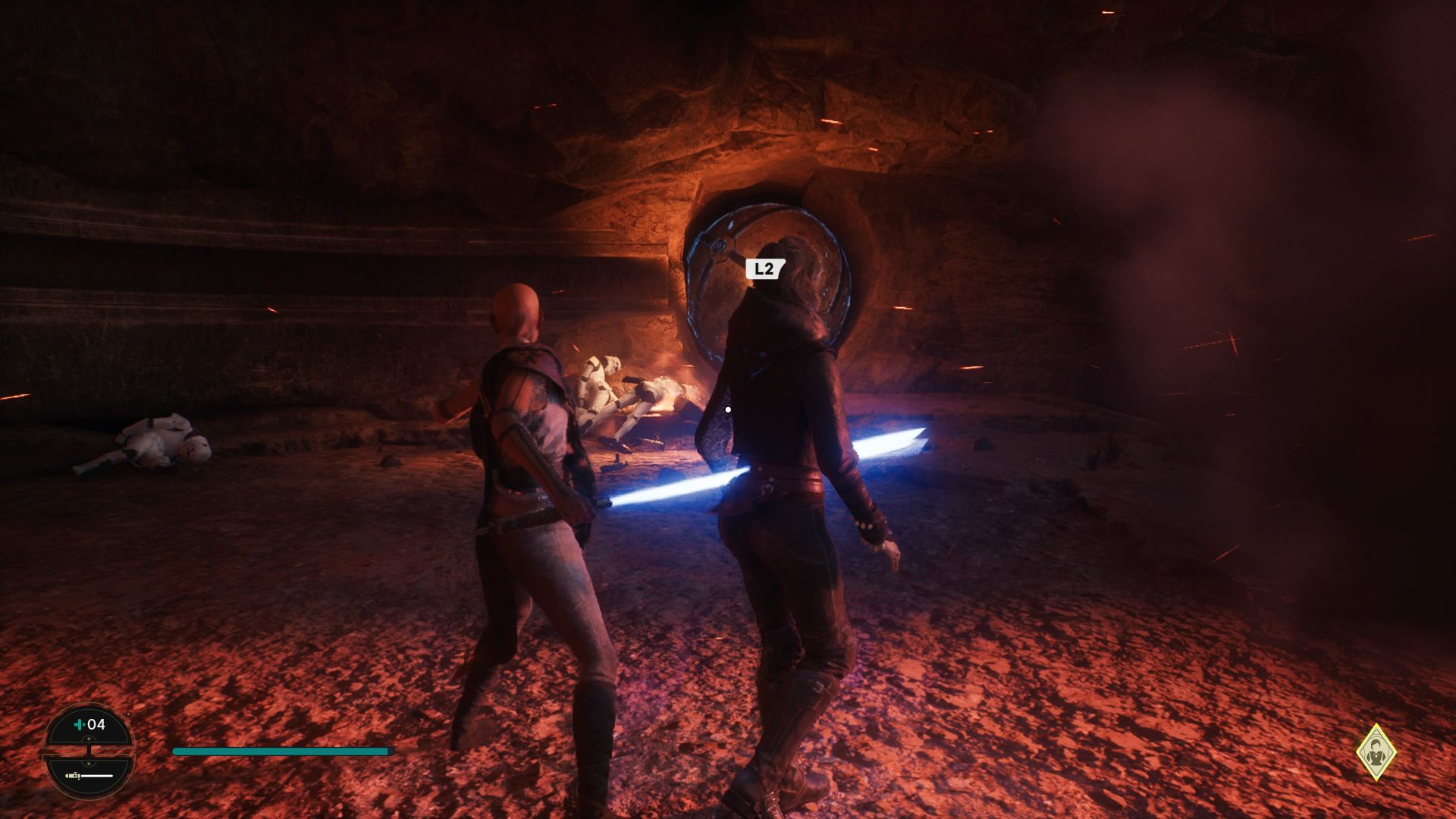Click the Force meter segment on the HUD
This screenshot has width=1456, height=819.
tap(96, 776)
